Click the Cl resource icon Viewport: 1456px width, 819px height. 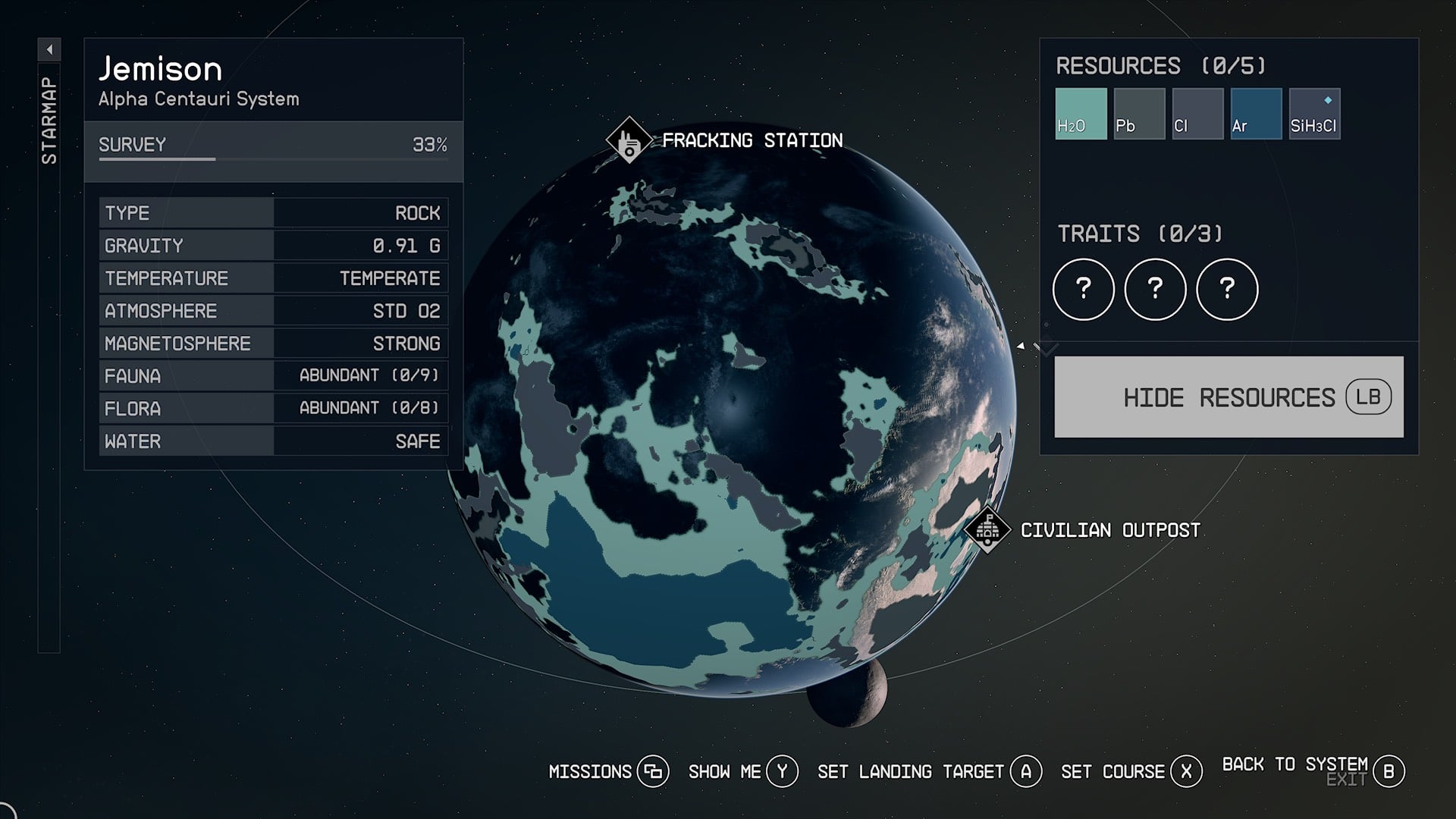(x=1197, y=113)
